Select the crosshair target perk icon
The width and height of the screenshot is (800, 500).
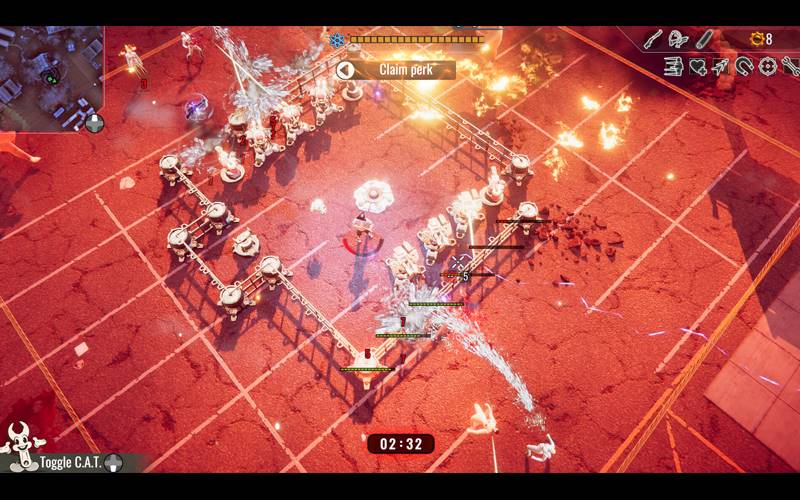pyautogui.click(x=767, y=67)
